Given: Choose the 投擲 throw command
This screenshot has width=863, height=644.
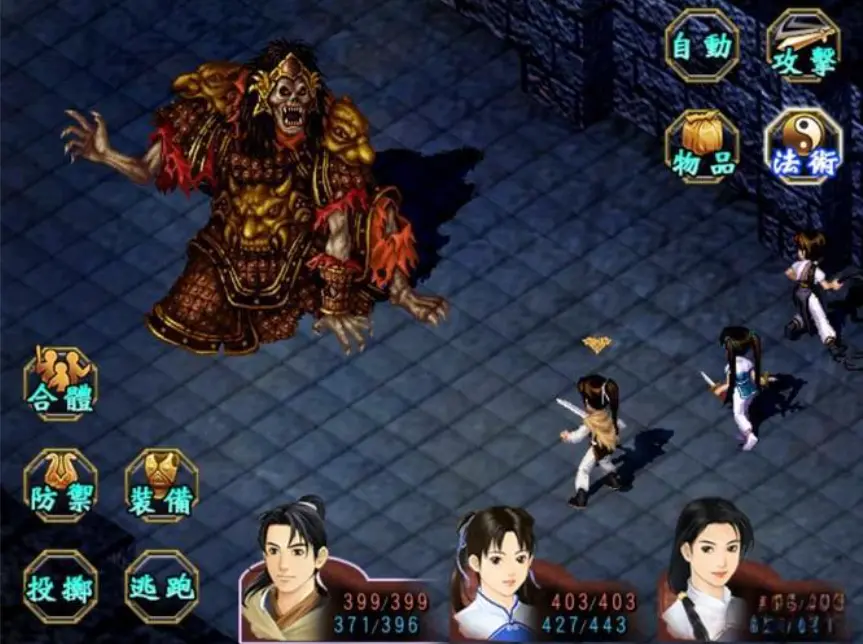Looking at the screenshot, I should point(60,586).
